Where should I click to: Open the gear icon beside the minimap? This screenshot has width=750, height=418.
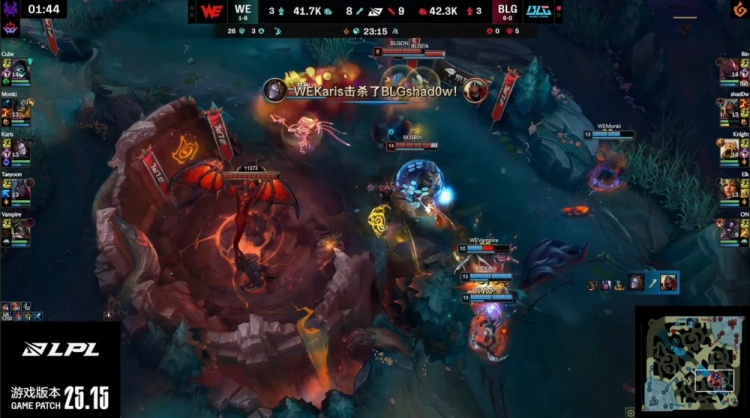[x=628, y=410]
